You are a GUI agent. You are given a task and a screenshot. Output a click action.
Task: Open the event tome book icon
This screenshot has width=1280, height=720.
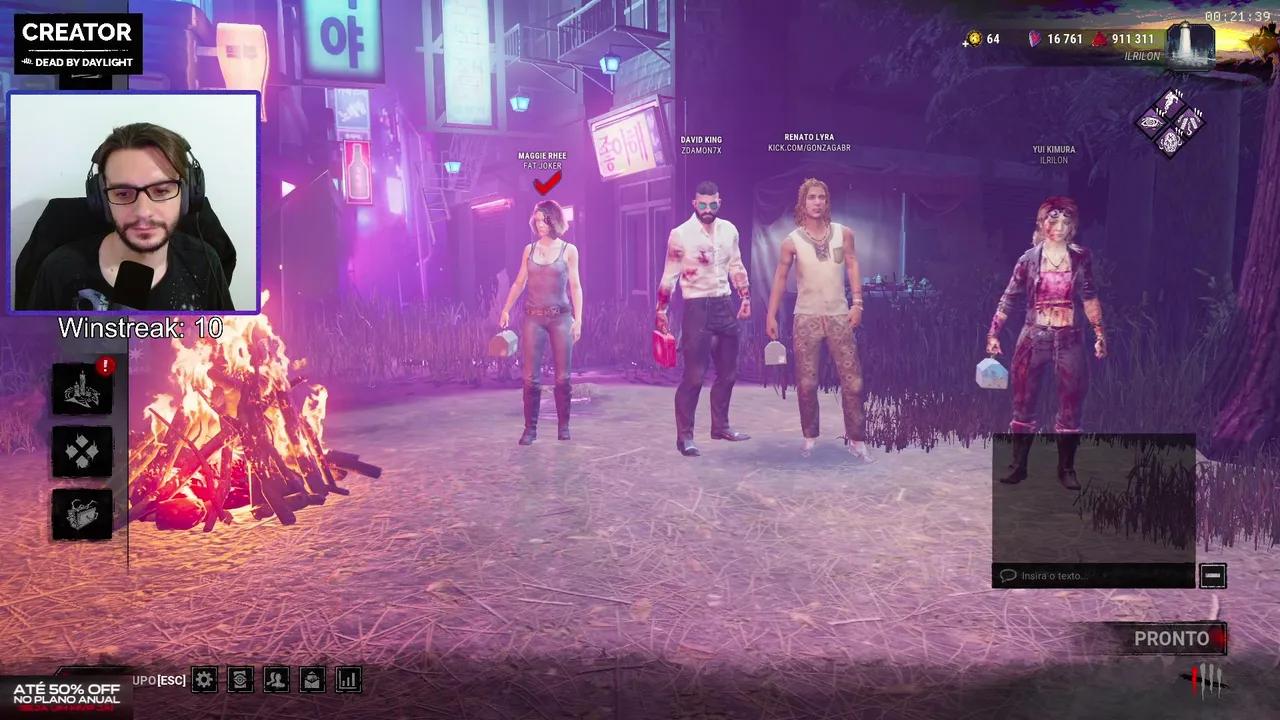click(81, 514)
